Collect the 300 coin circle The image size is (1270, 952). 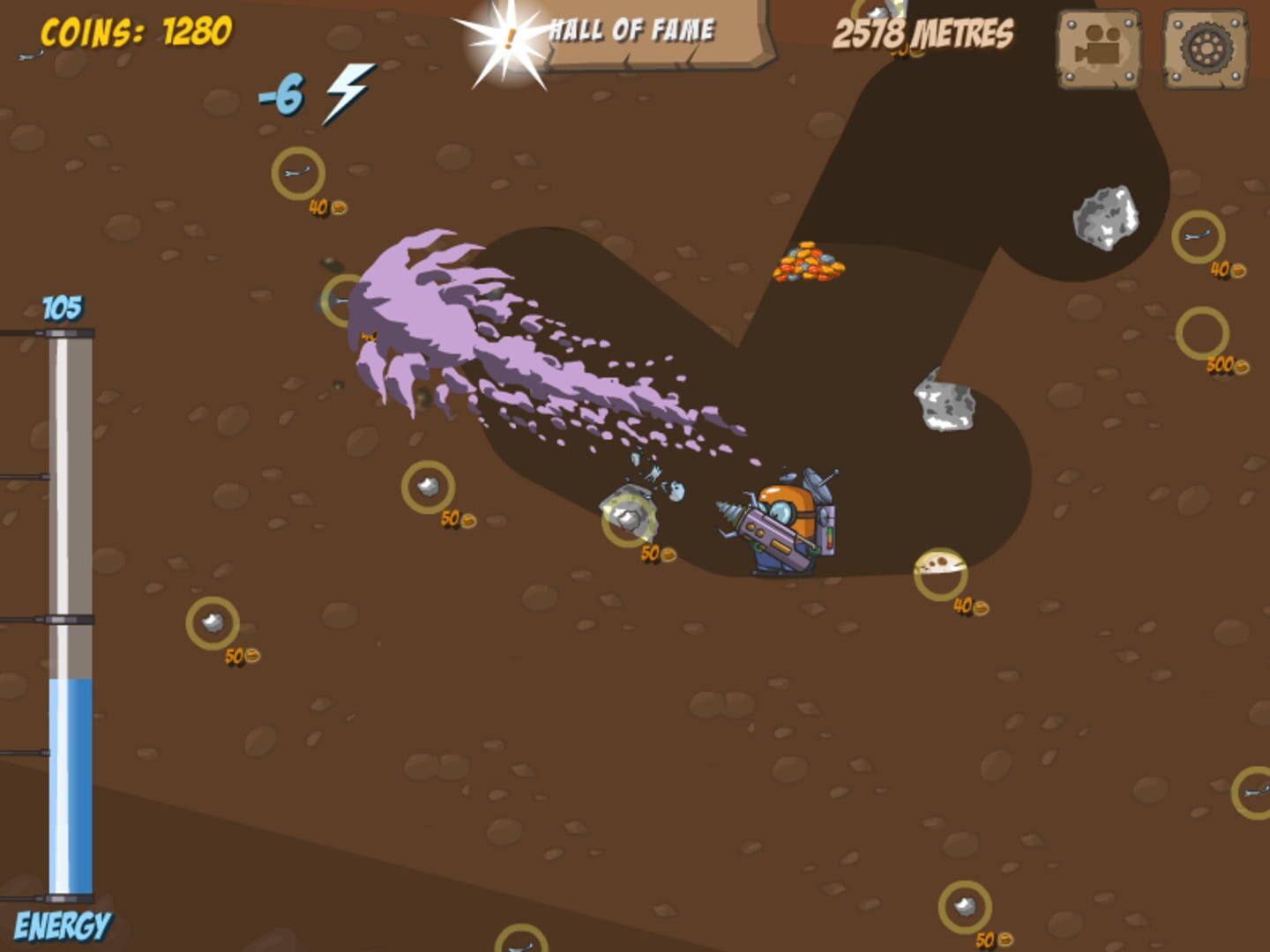coord(1203,335)
